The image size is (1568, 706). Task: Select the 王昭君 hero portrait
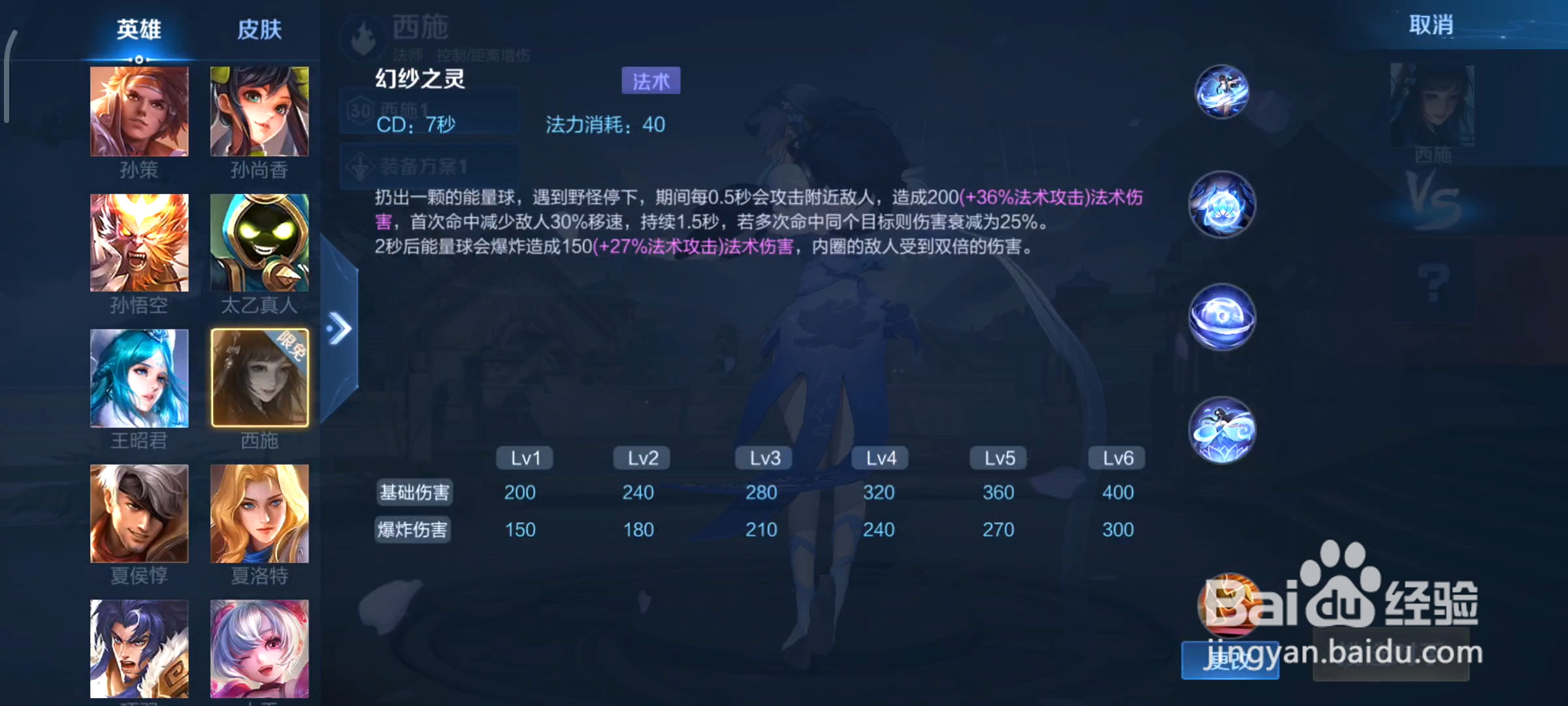(139, 378)
